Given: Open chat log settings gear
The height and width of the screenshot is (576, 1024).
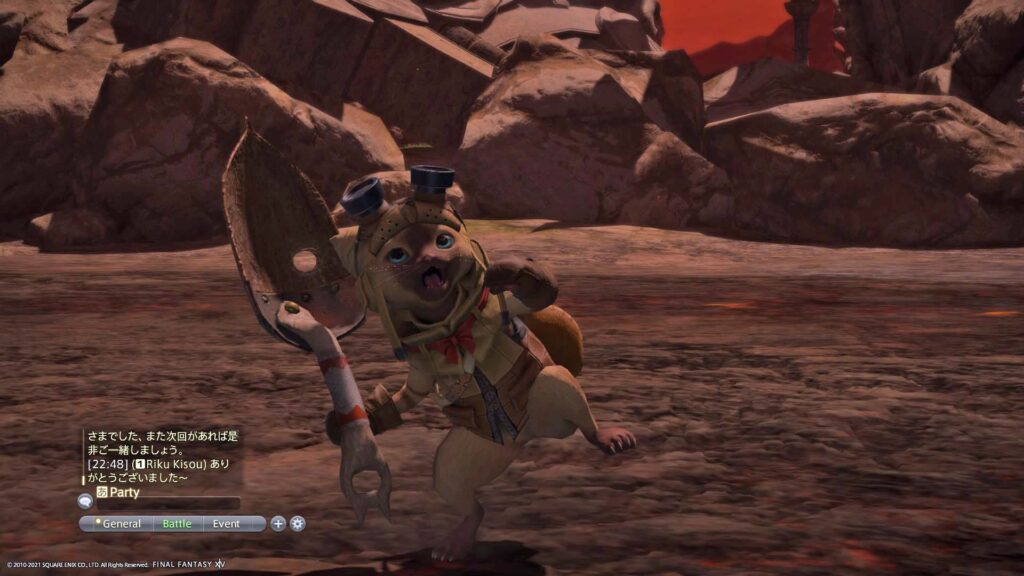Looking at the screenshot, I should tap(297, 523).
